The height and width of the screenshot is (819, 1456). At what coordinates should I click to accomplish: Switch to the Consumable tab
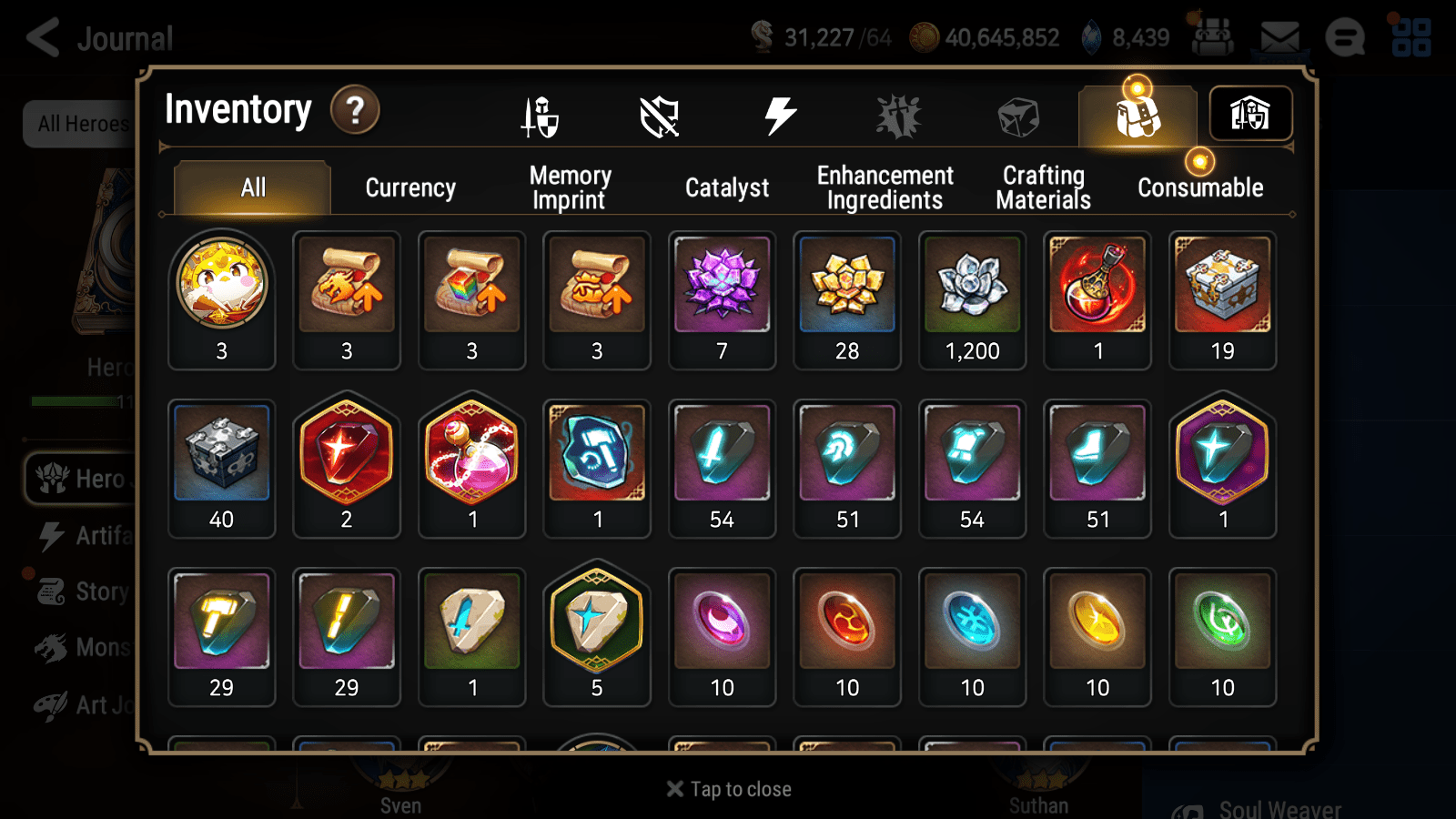(1199, 187)
